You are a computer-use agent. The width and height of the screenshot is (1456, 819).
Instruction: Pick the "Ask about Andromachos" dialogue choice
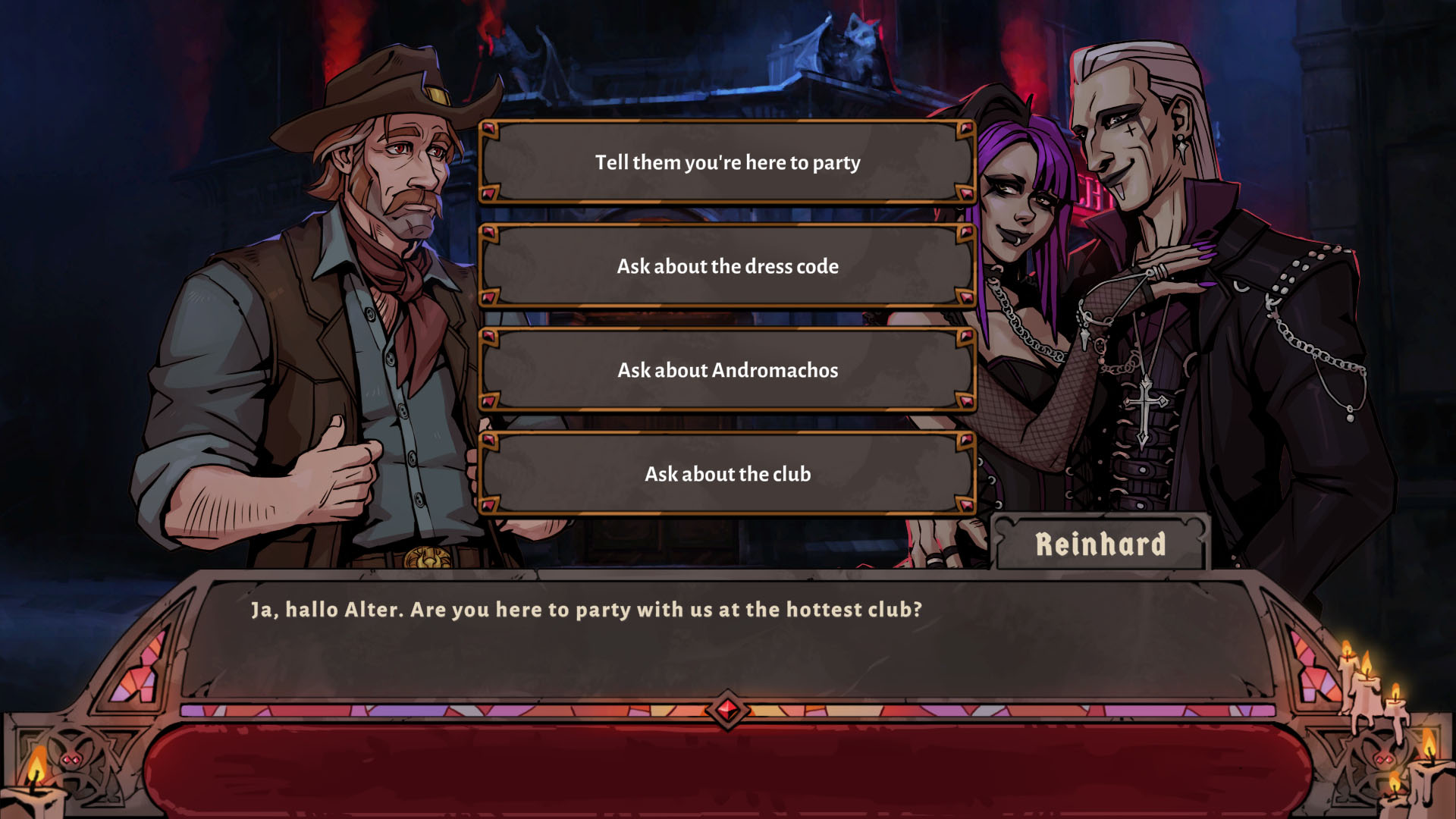point(726,370)
